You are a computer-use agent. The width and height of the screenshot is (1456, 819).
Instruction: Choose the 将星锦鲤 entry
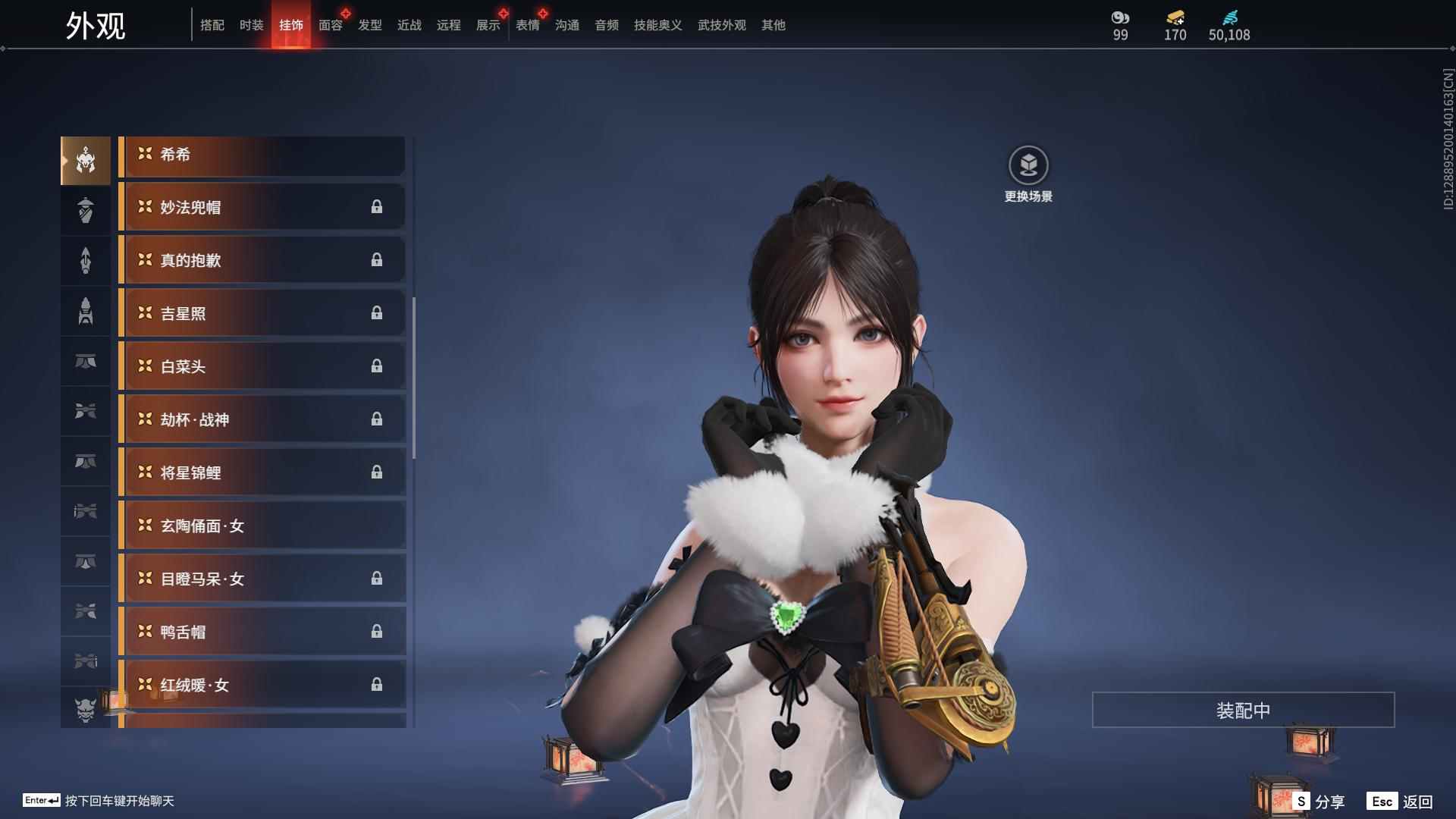[262, 472]
